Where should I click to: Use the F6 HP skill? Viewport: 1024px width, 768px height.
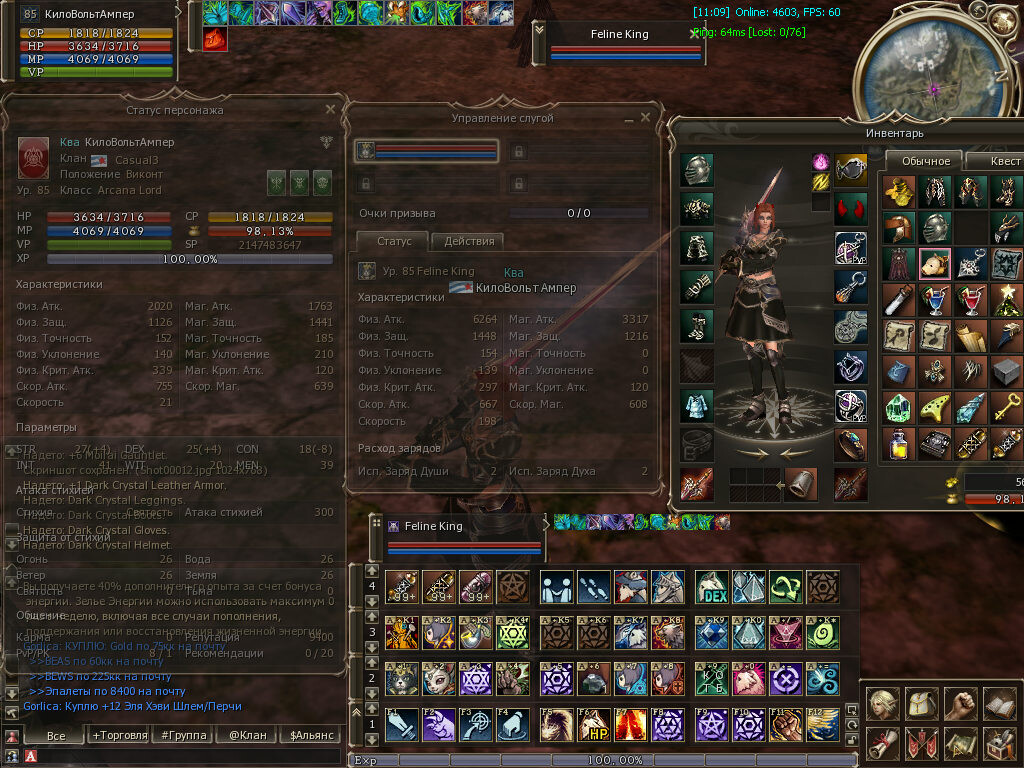[599, 724]
